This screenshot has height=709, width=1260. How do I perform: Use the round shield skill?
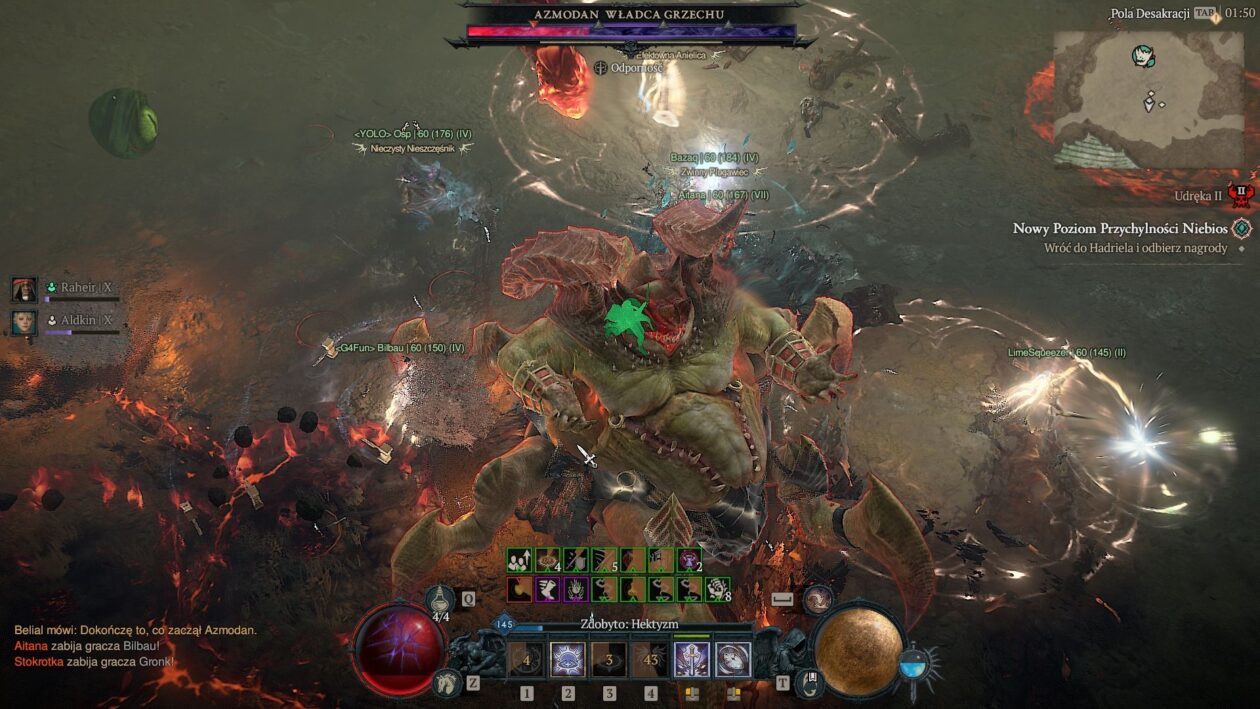[x=733, y=660]
